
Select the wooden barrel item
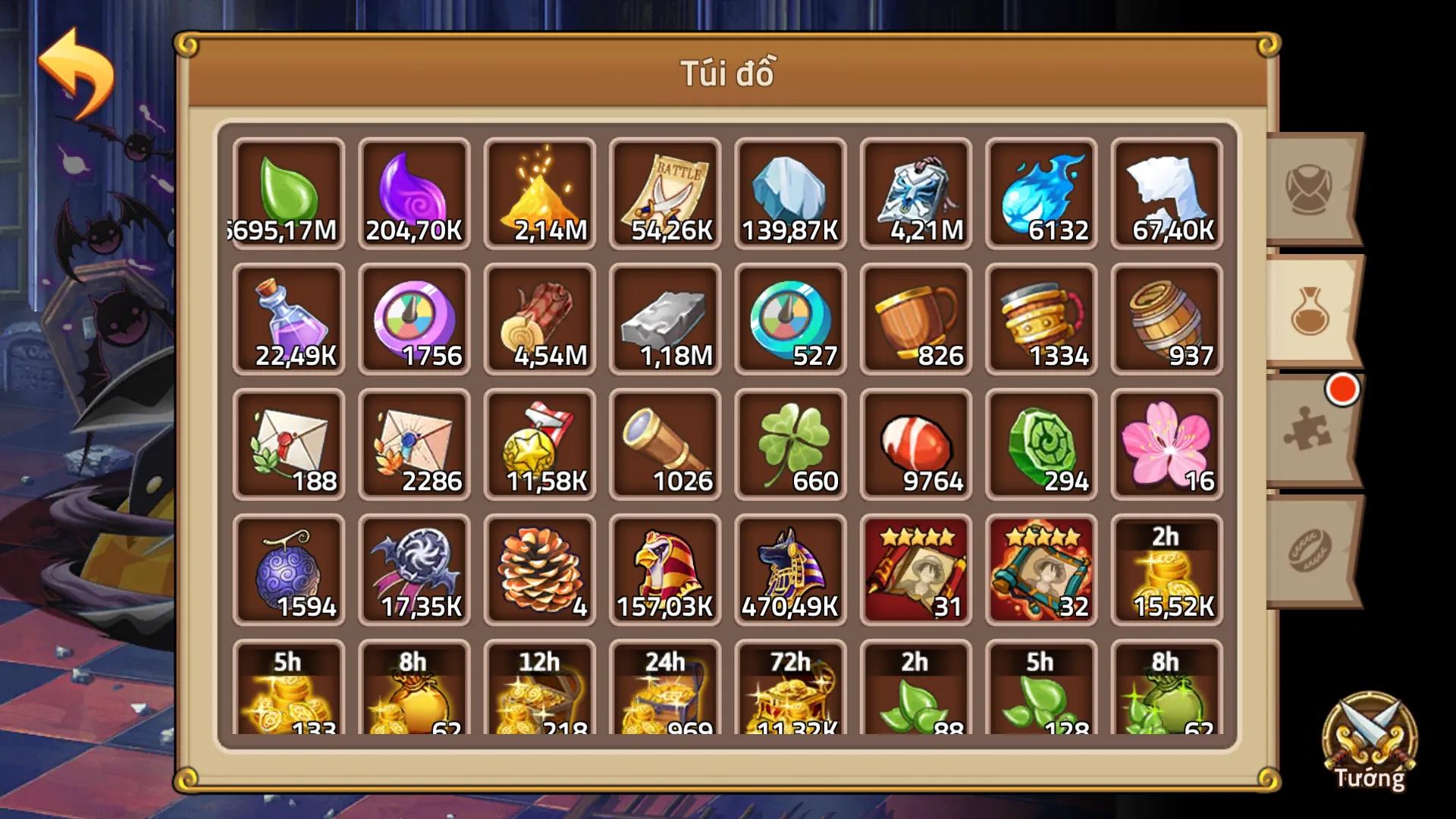click(x=1166, y=318)
